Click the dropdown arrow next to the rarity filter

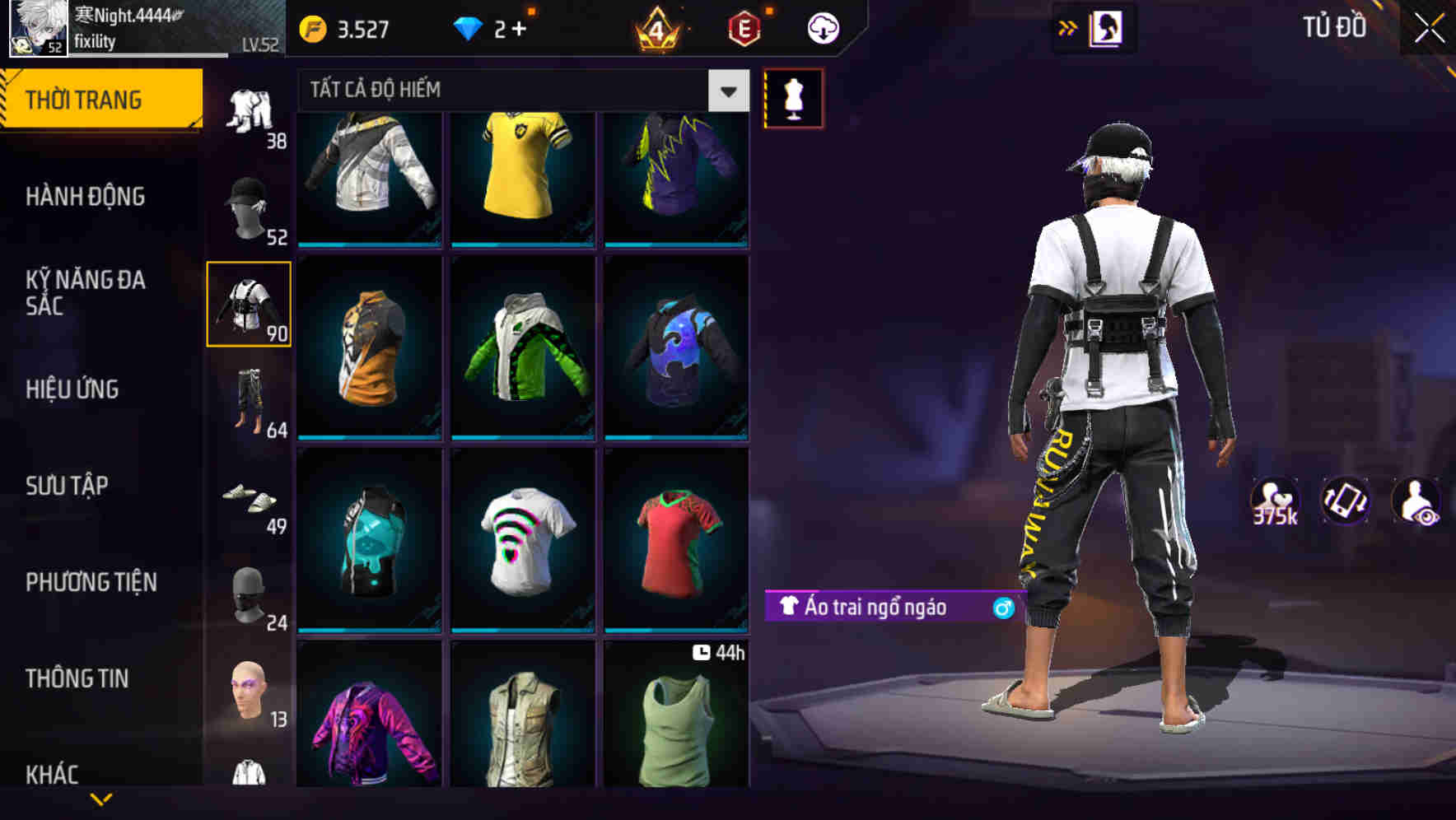point(728,91)
